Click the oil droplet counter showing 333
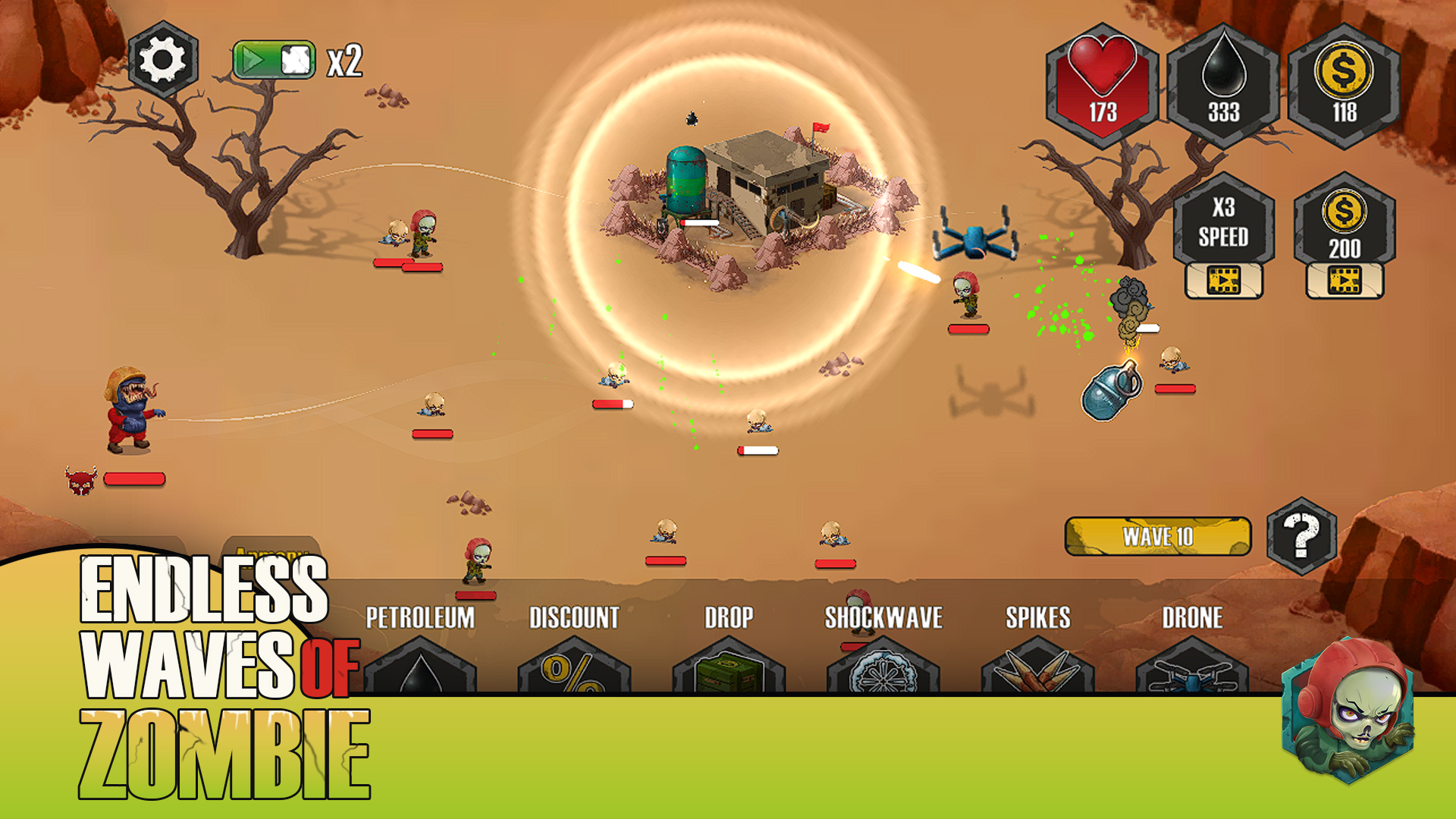1456x819 pixels. tap(1224, 80)
